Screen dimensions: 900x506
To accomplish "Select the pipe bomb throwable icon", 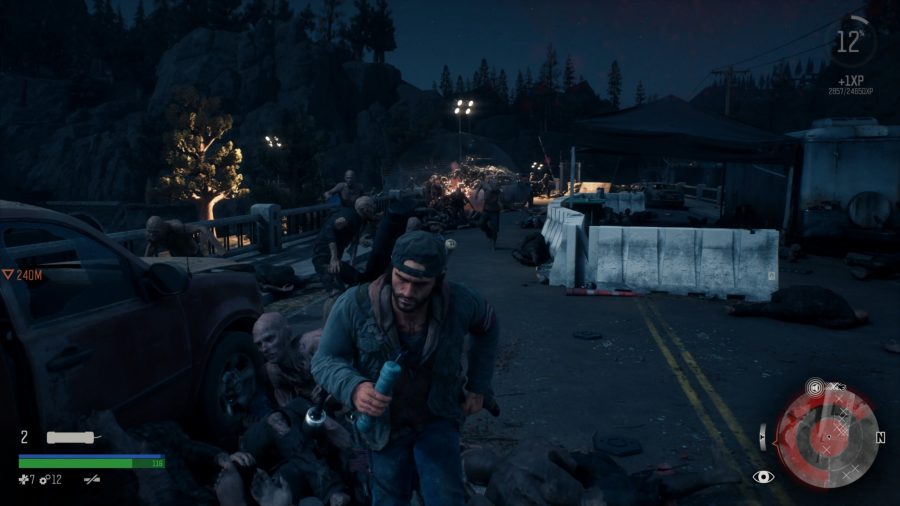I will 71,438.
